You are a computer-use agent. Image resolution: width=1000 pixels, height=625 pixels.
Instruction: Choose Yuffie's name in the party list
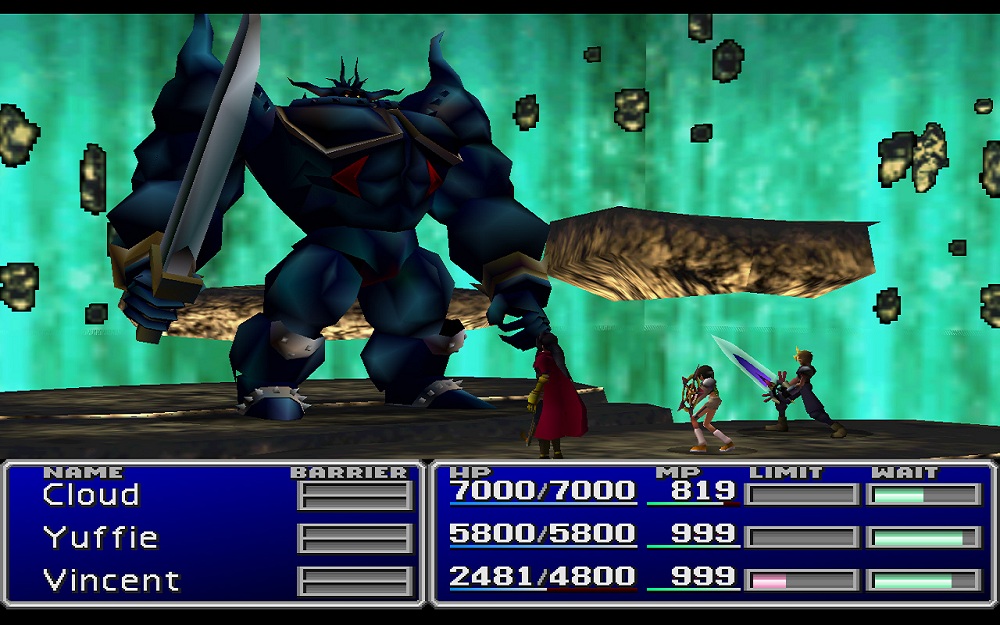(x=100, y=538)
